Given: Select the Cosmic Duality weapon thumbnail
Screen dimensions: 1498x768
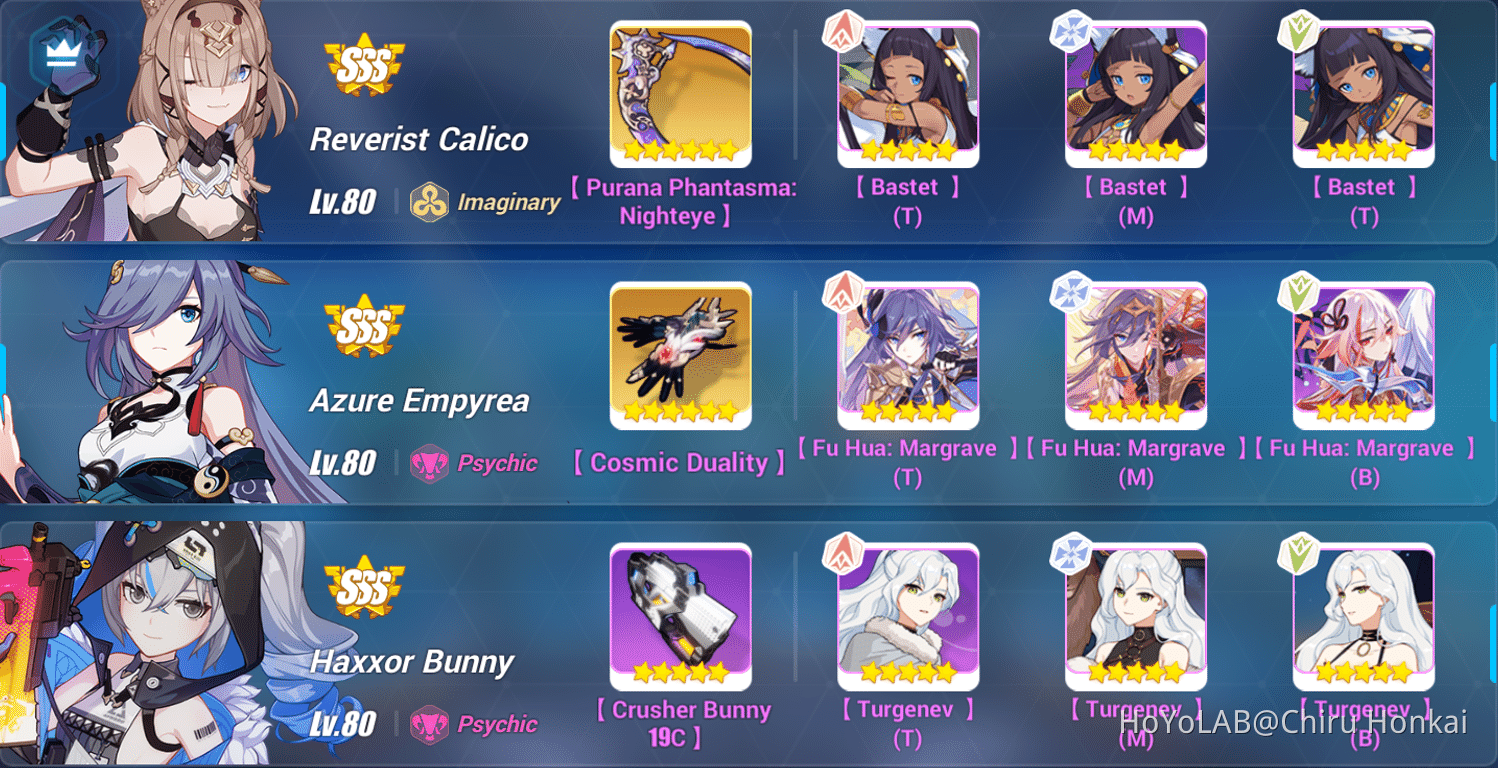Looking at the screenshot, I should point(681,355).
